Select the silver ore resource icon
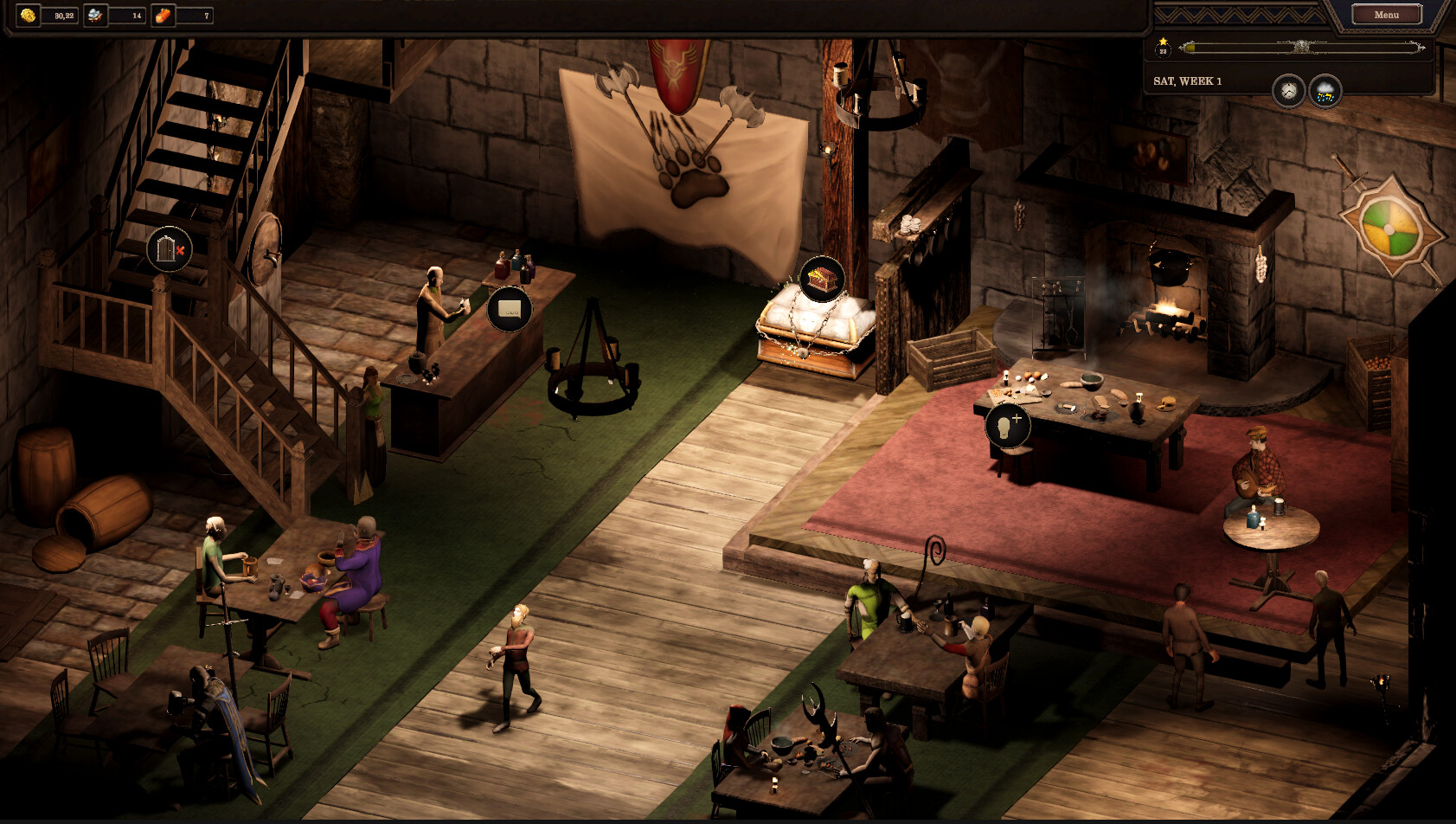 pos(95,16)
